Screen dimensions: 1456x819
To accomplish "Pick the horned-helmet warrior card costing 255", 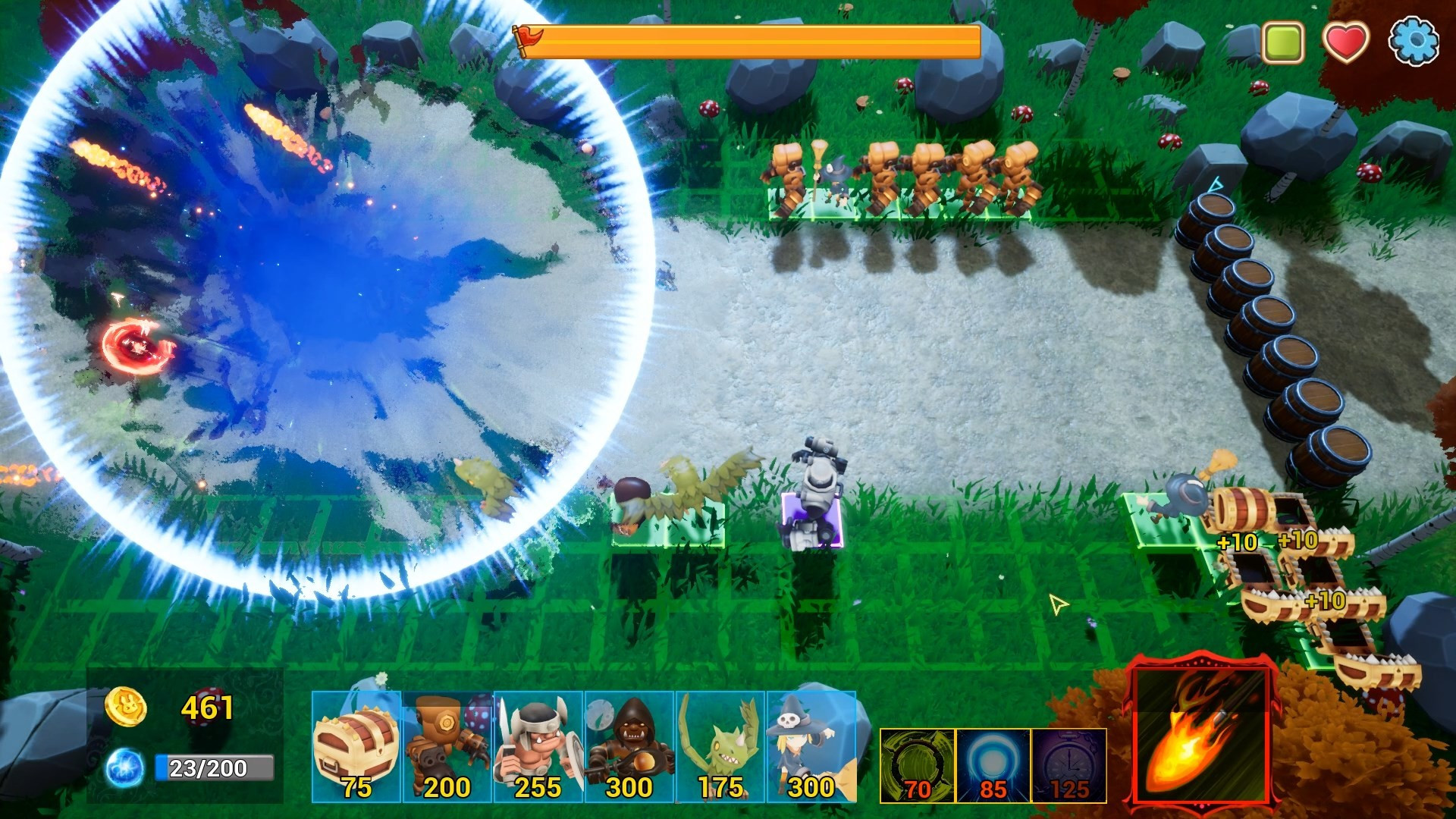I will pyautogui.click(x=538, y=746).
